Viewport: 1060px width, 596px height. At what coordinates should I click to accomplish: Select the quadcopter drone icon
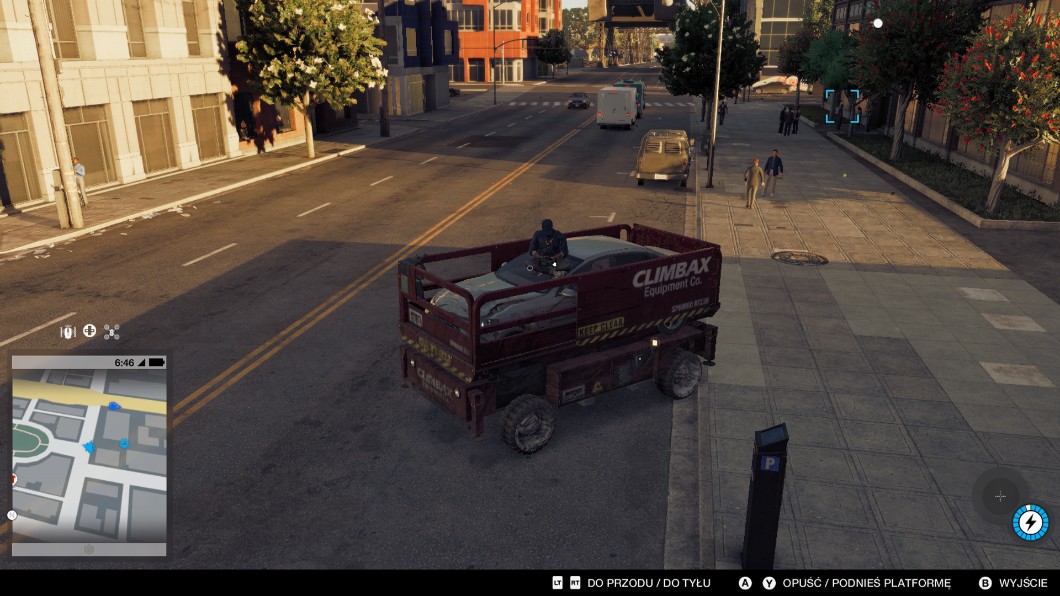[111, 331]
